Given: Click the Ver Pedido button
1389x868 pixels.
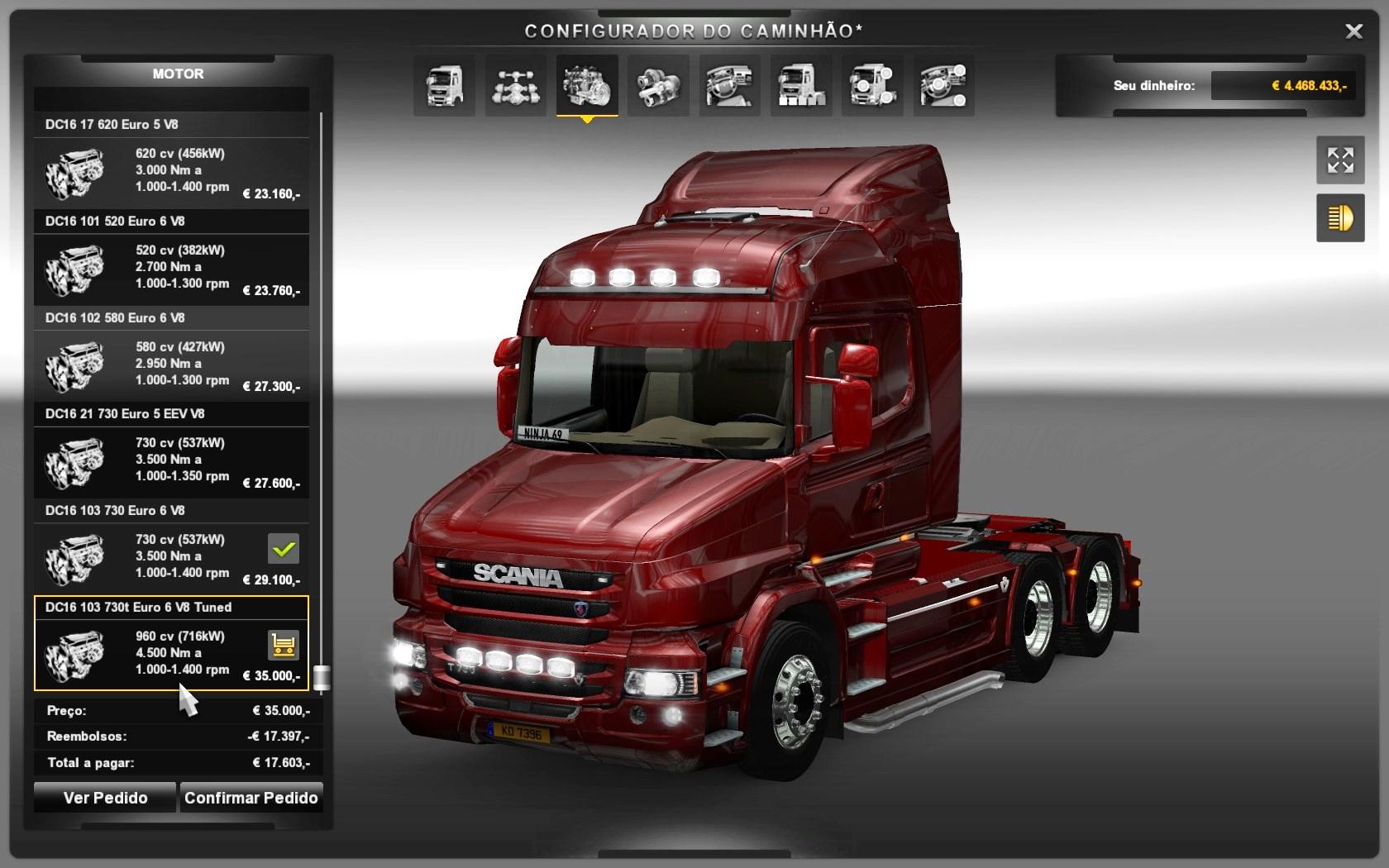Looking at the screenshot, I should coord(105,798).
